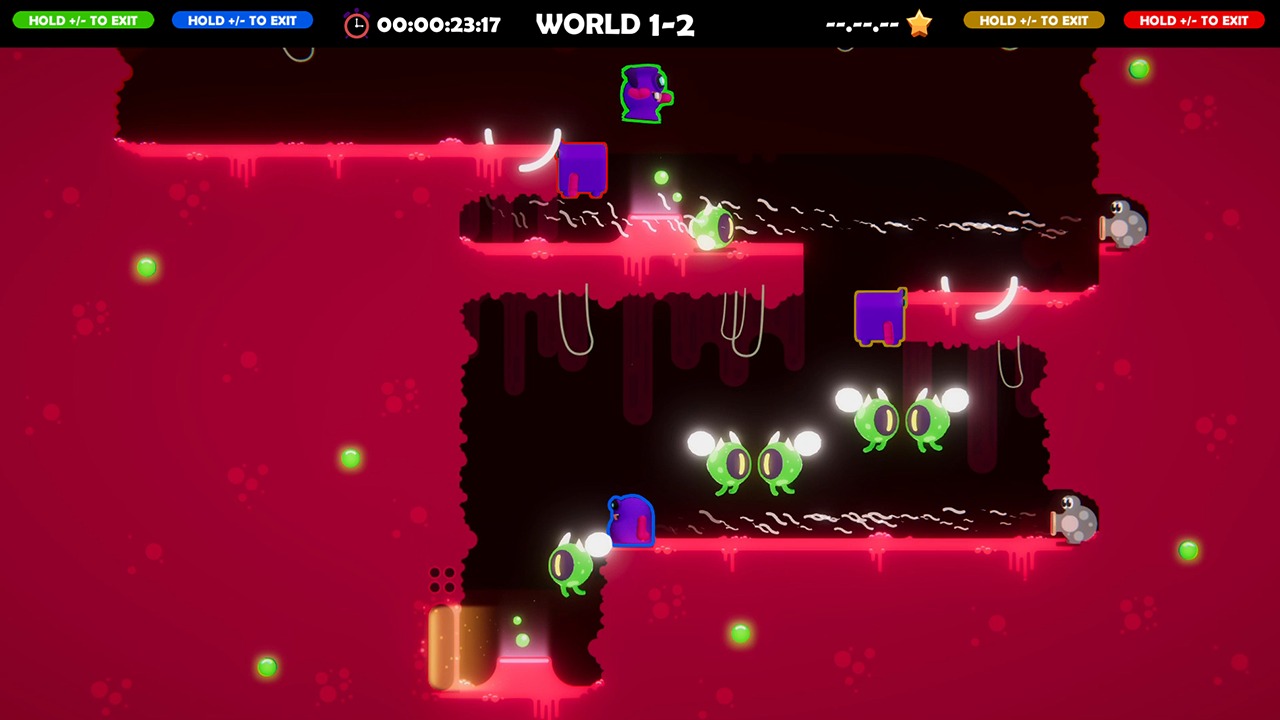This screenshot has height=720, width=1280.
Task: Toggle the blue player's HOLD +/- TO EXIT badge
Action: click(242, 20)
